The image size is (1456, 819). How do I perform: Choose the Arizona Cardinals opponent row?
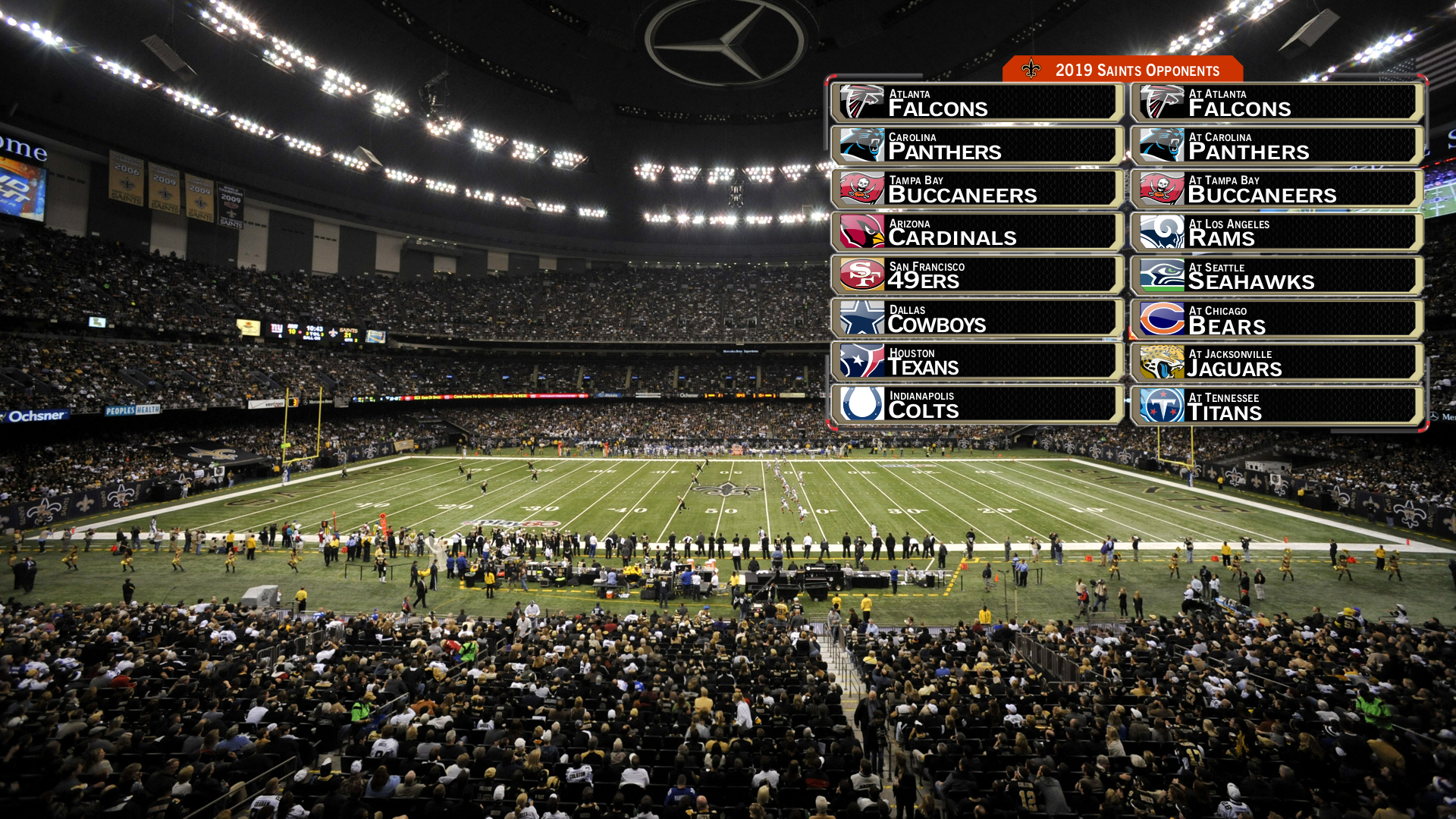point(977,232)
